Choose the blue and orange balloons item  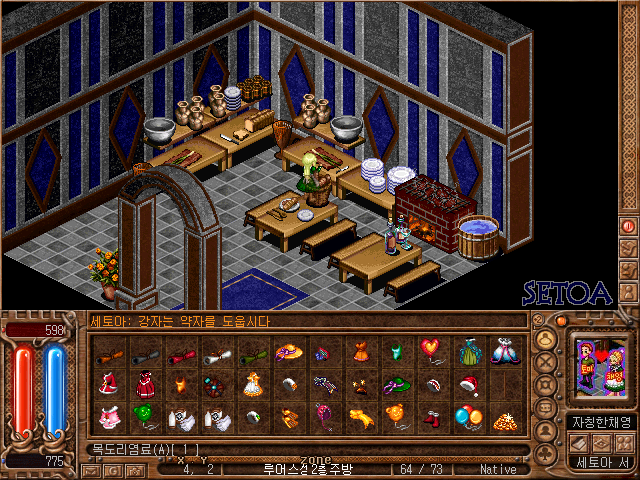click(468, 416)
